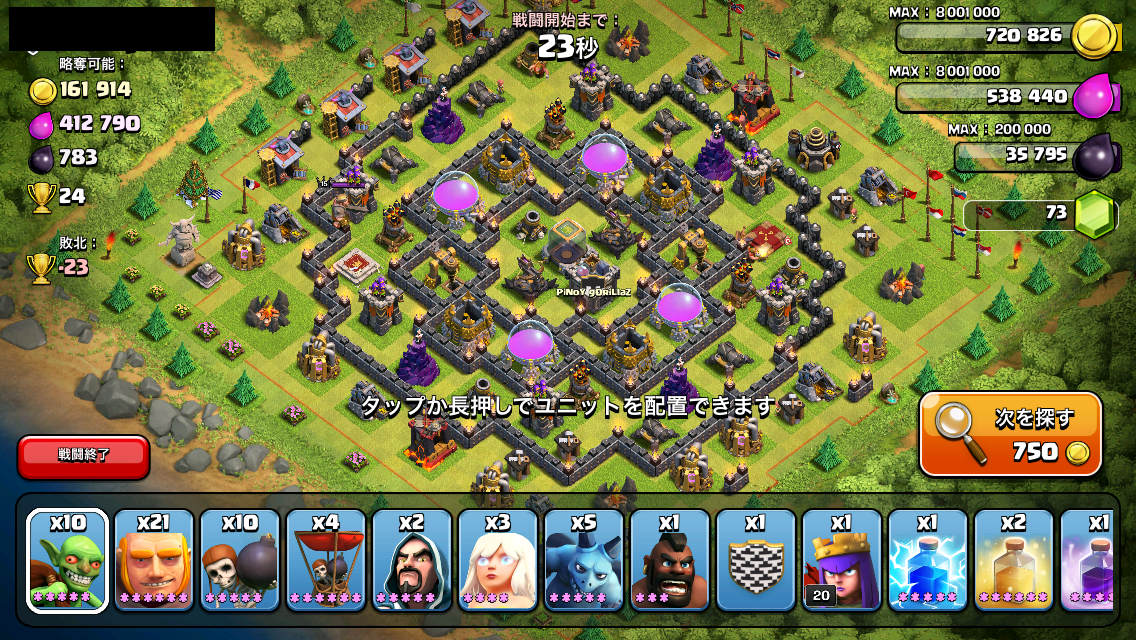
Task: Select the blue Minion troop slot
Action: pos(583,560)
